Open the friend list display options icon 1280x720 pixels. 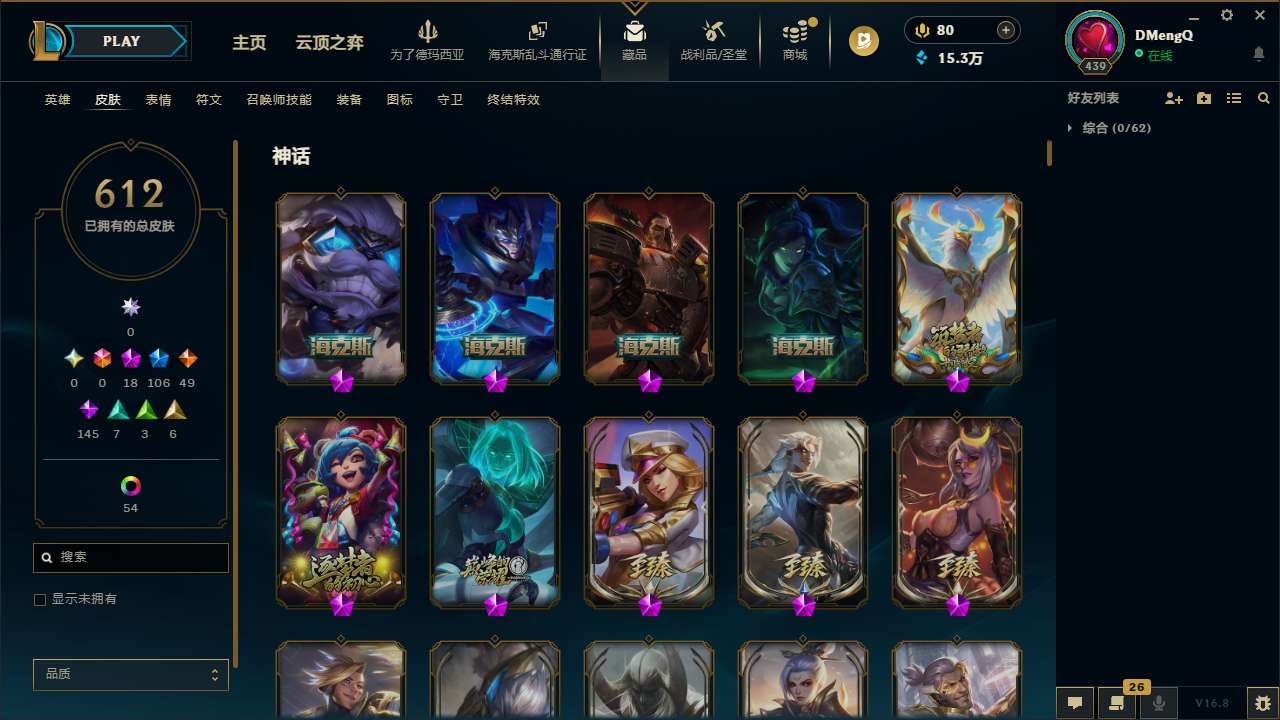click(1234, 98)
